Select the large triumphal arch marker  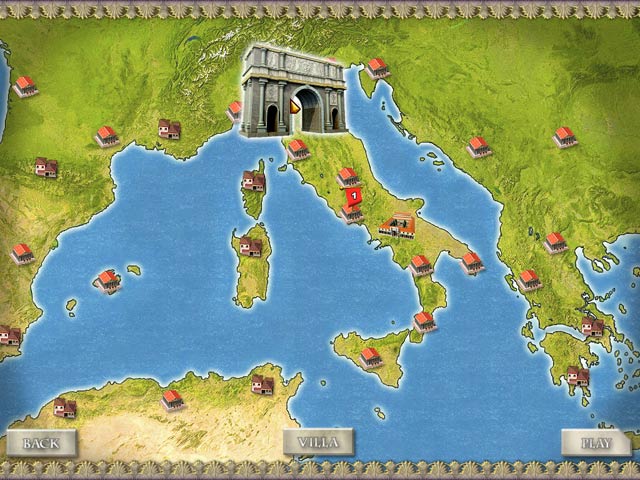tap(293, 90)
